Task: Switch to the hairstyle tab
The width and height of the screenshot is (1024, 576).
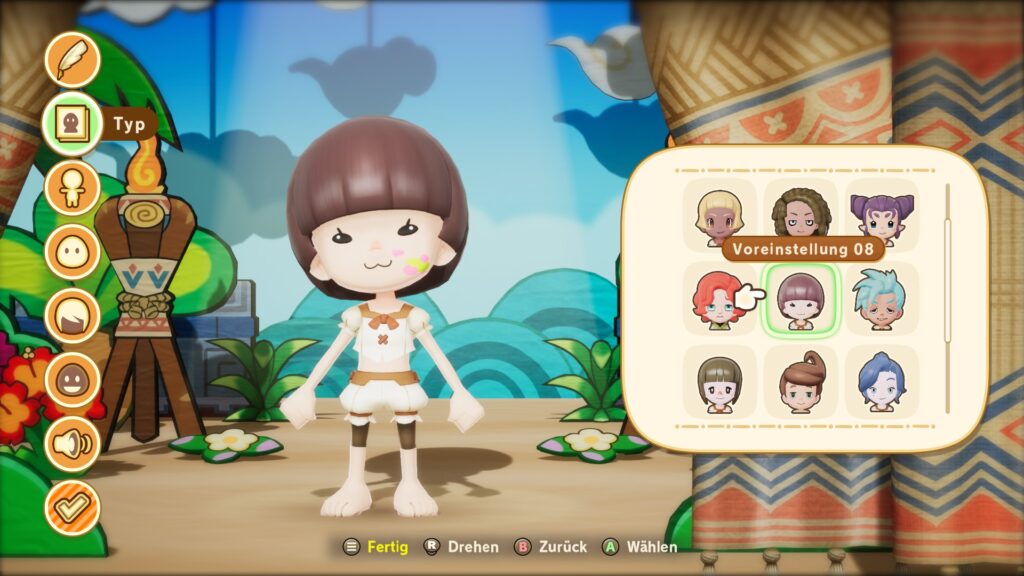Action: pos(72,315)
